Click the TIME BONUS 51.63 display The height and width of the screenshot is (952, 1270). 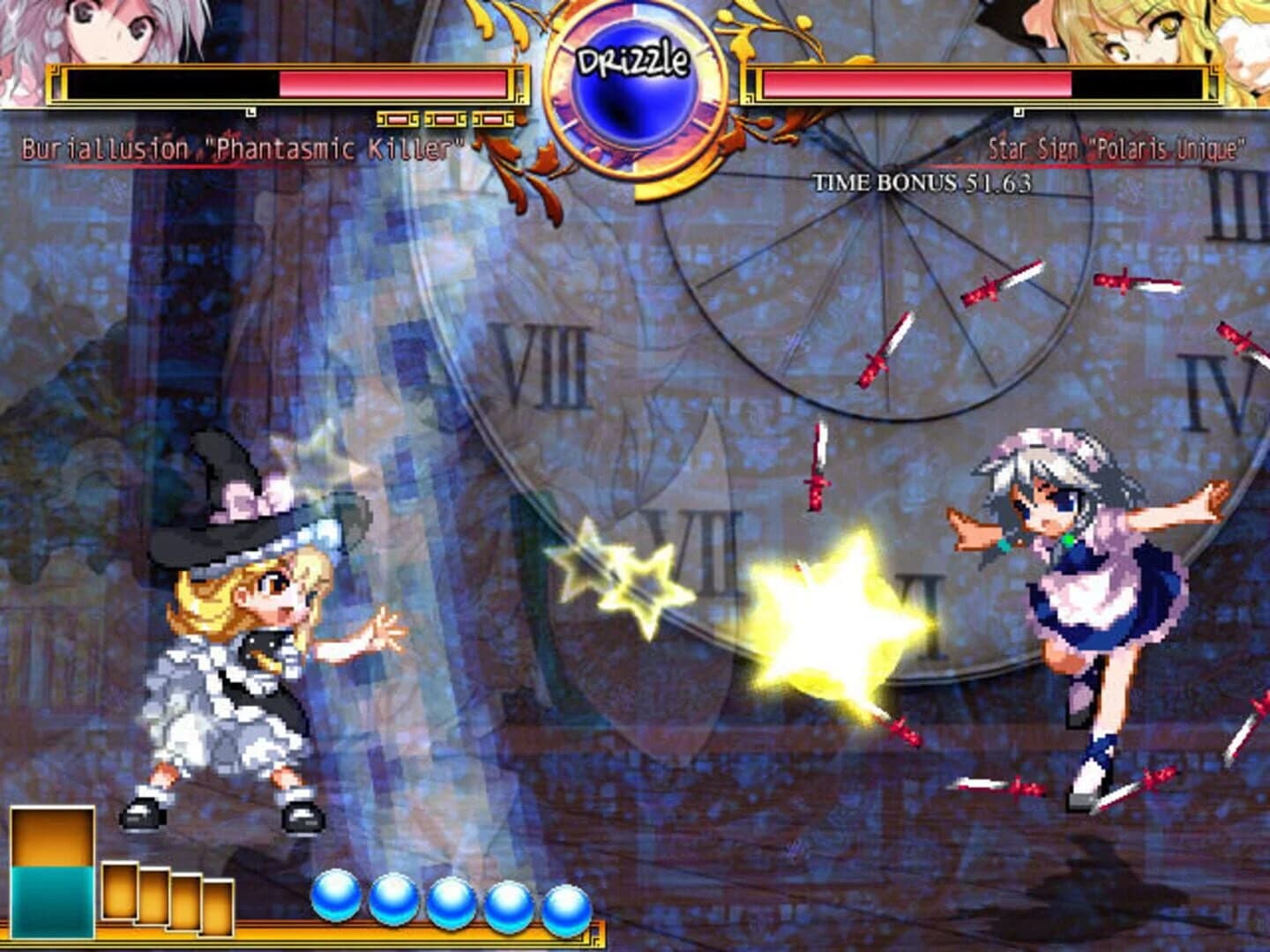tap(924, 182)
